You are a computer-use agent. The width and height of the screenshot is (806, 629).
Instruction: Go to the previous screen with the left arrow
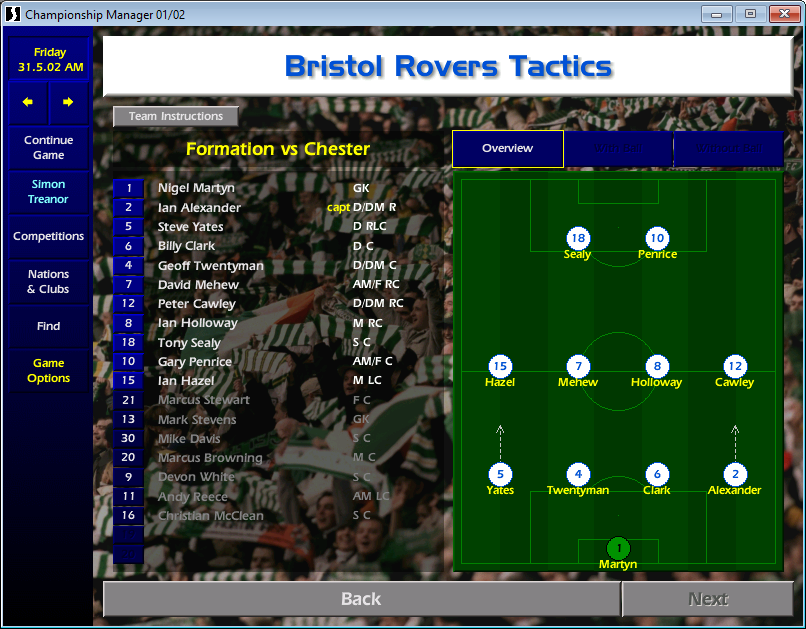click(28, 102)
